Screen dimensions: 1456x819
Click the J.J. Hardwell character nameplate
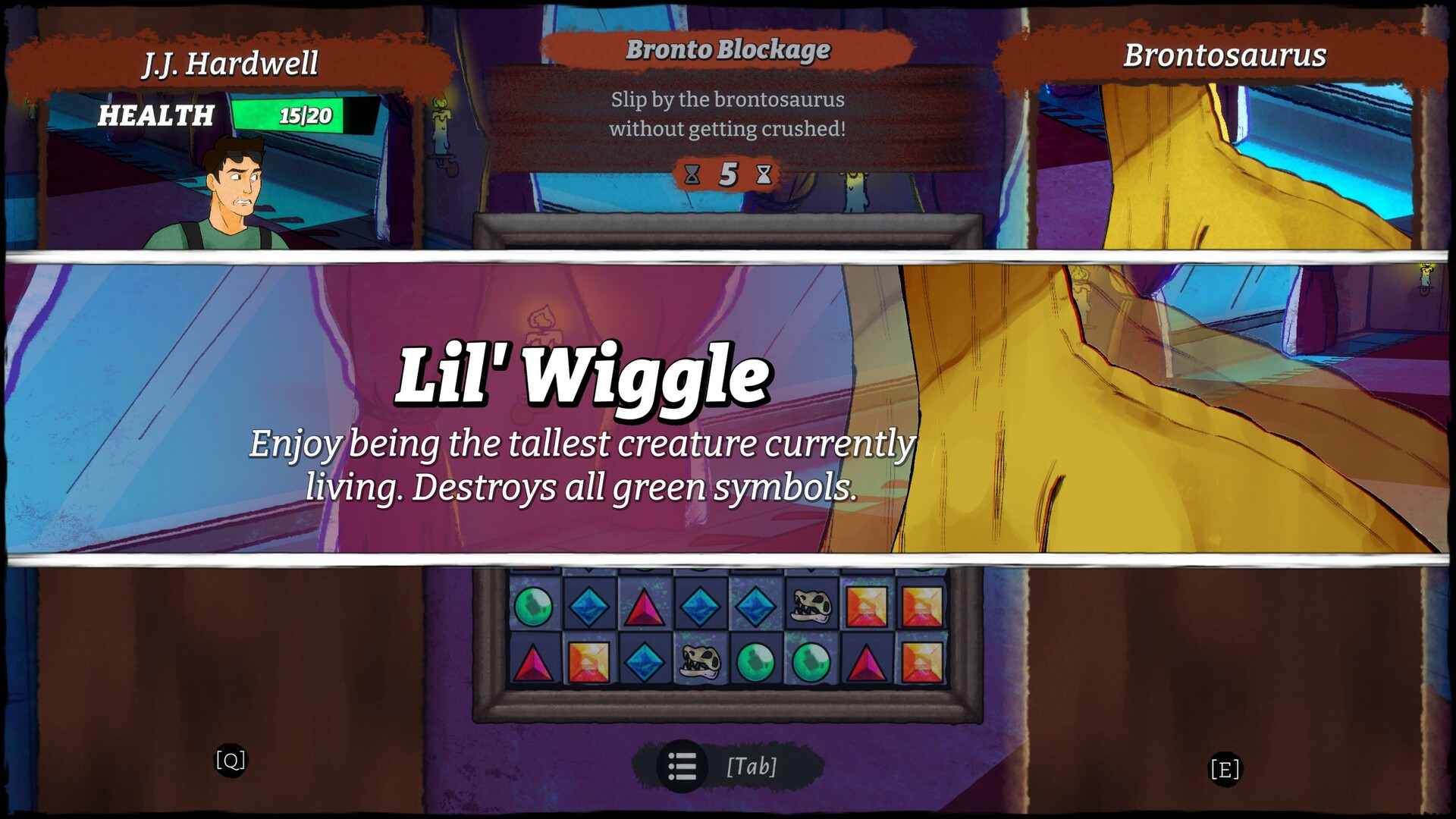(230, 64)
